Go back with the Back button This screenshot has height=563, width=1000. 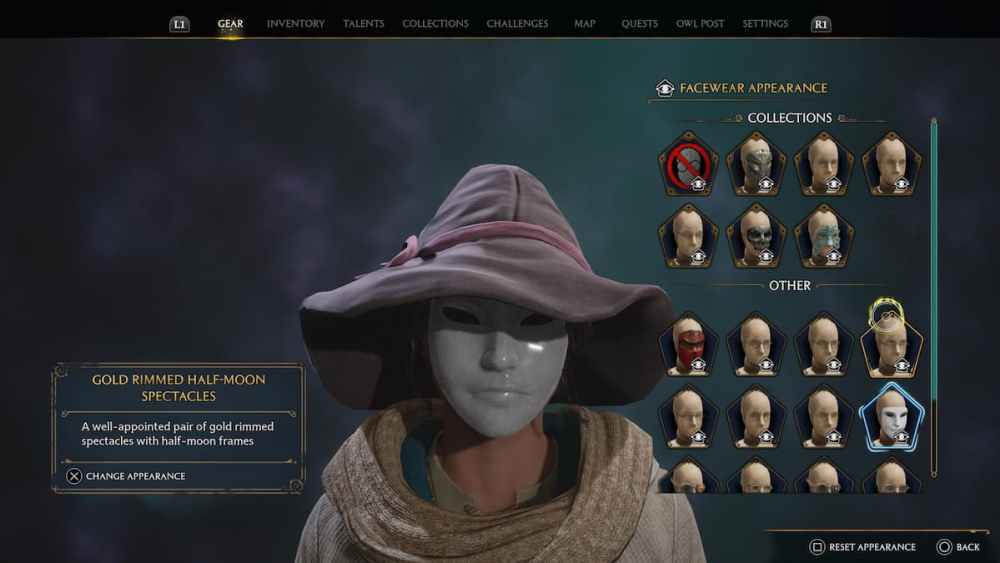pyautogui.click(x=958, y=547)
